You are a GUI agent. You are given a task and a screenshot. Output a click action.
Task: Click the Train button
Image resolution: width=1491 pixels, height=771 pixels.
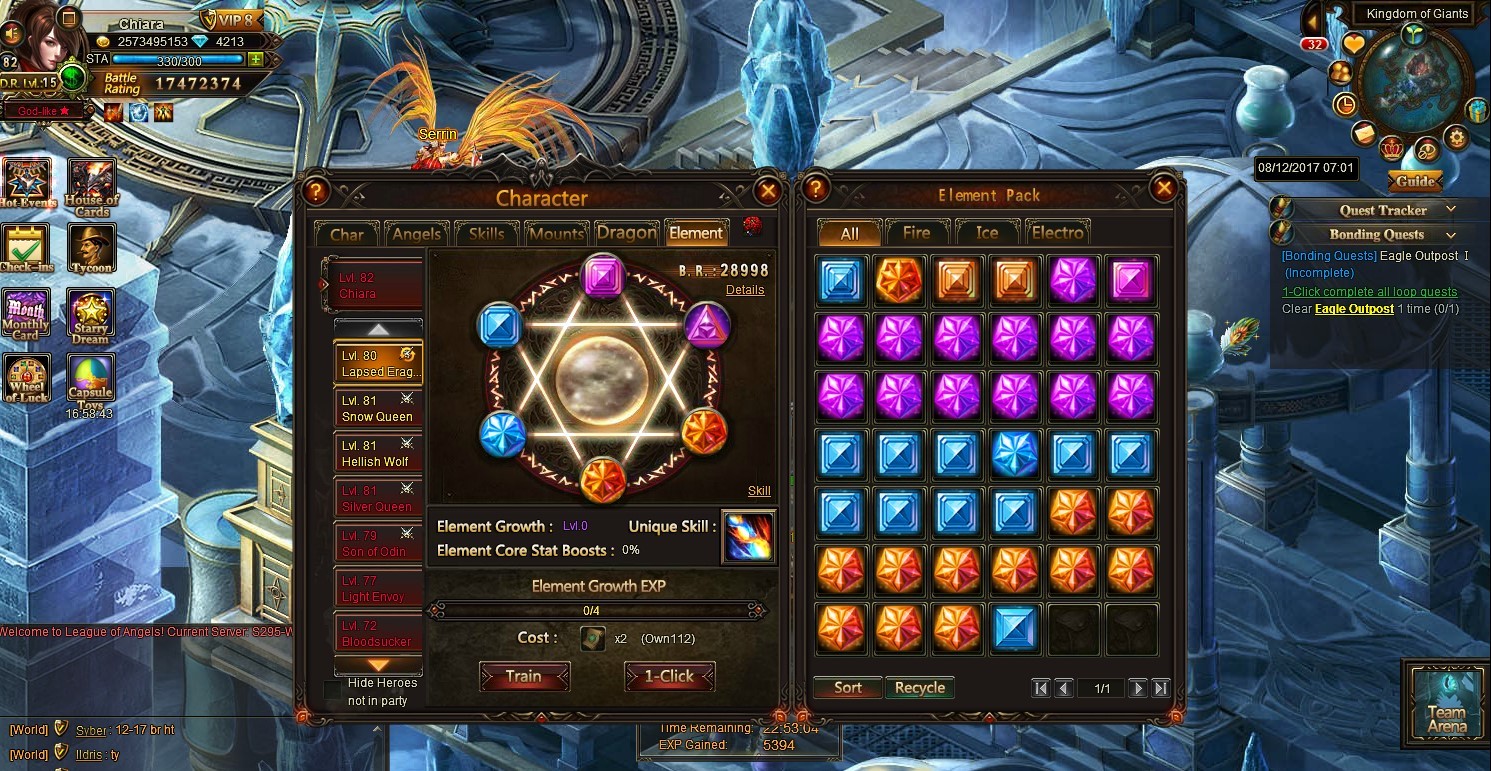pos(524,677)
